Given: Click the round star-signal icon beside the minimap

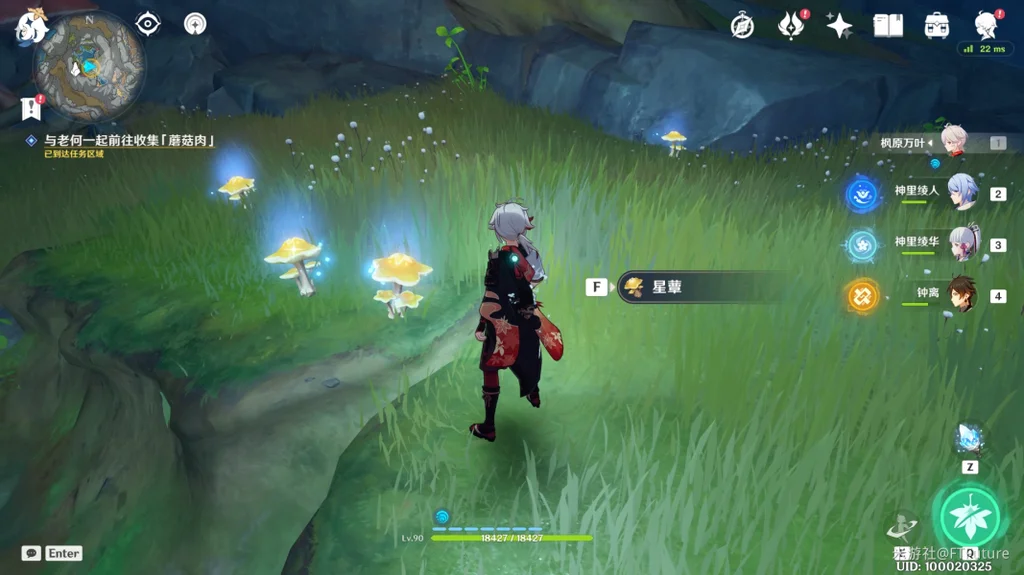Looking at the screenshot, I should (195, 23).
